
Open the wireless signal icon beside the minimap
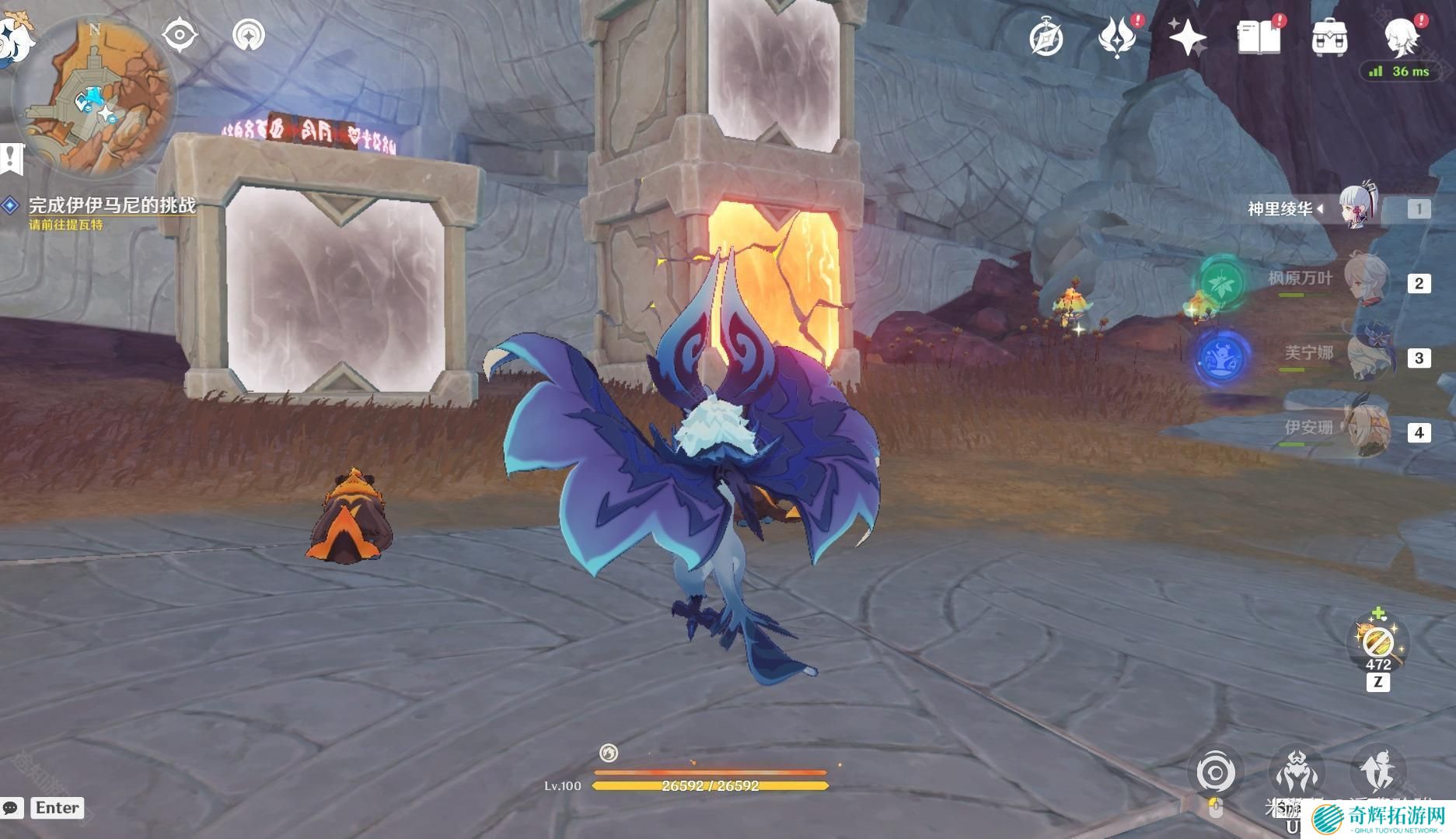[249, 35]
